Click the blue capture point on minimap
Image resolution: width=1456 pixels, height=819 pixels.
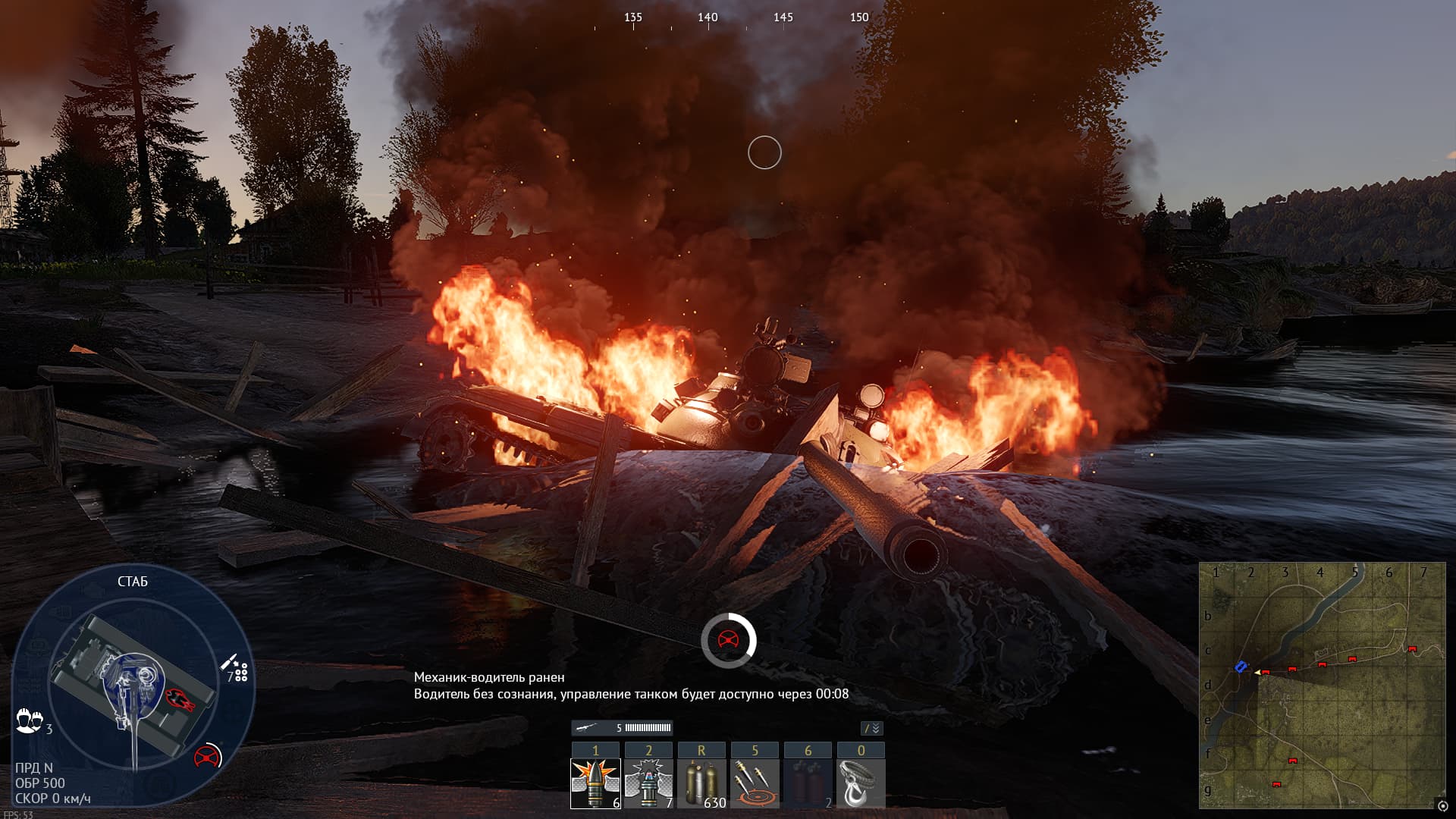tap(1241, 667)
